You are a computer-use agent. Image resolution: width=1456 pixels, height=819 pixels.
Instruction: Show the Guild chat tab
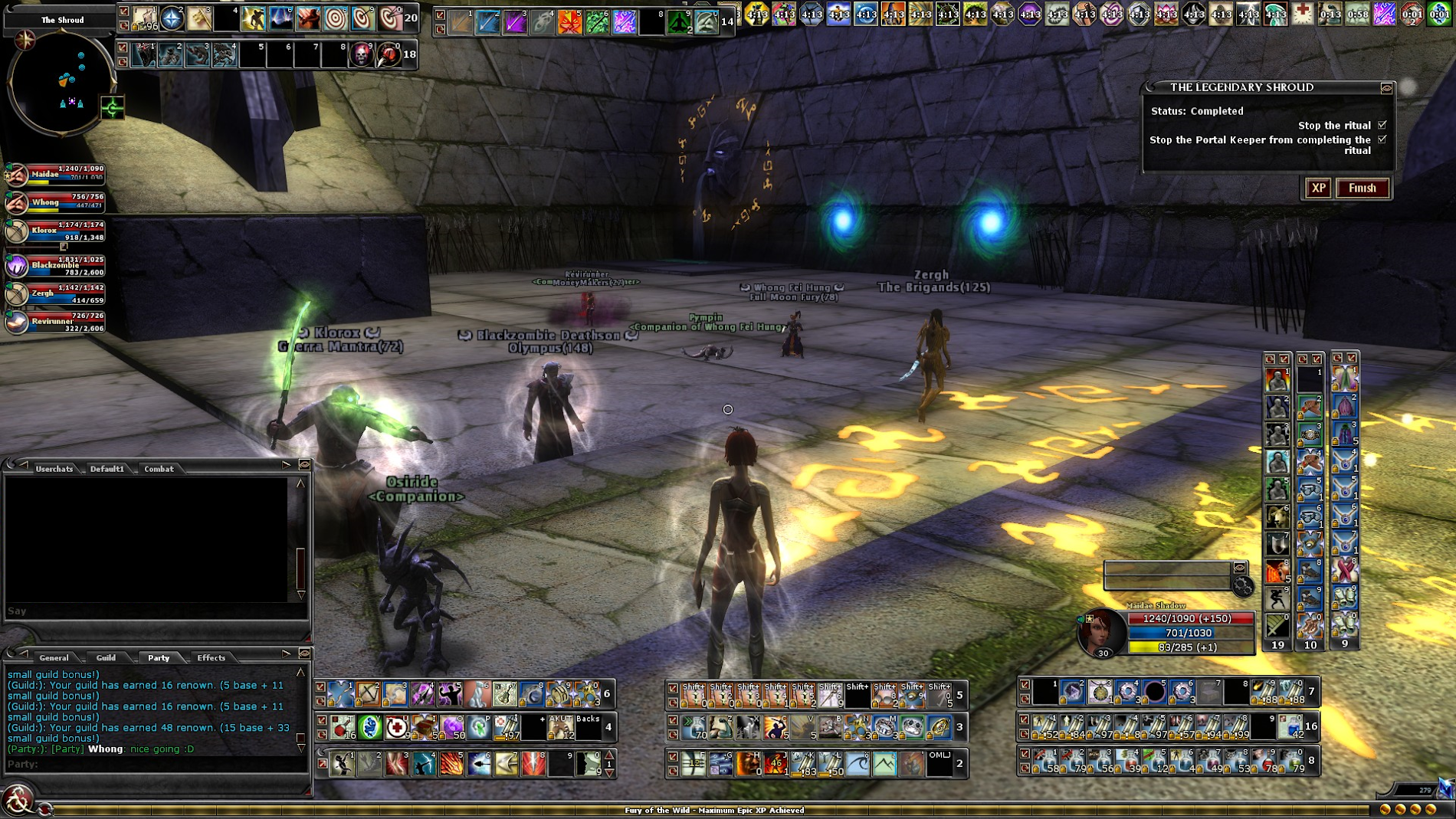pos(106,657)
